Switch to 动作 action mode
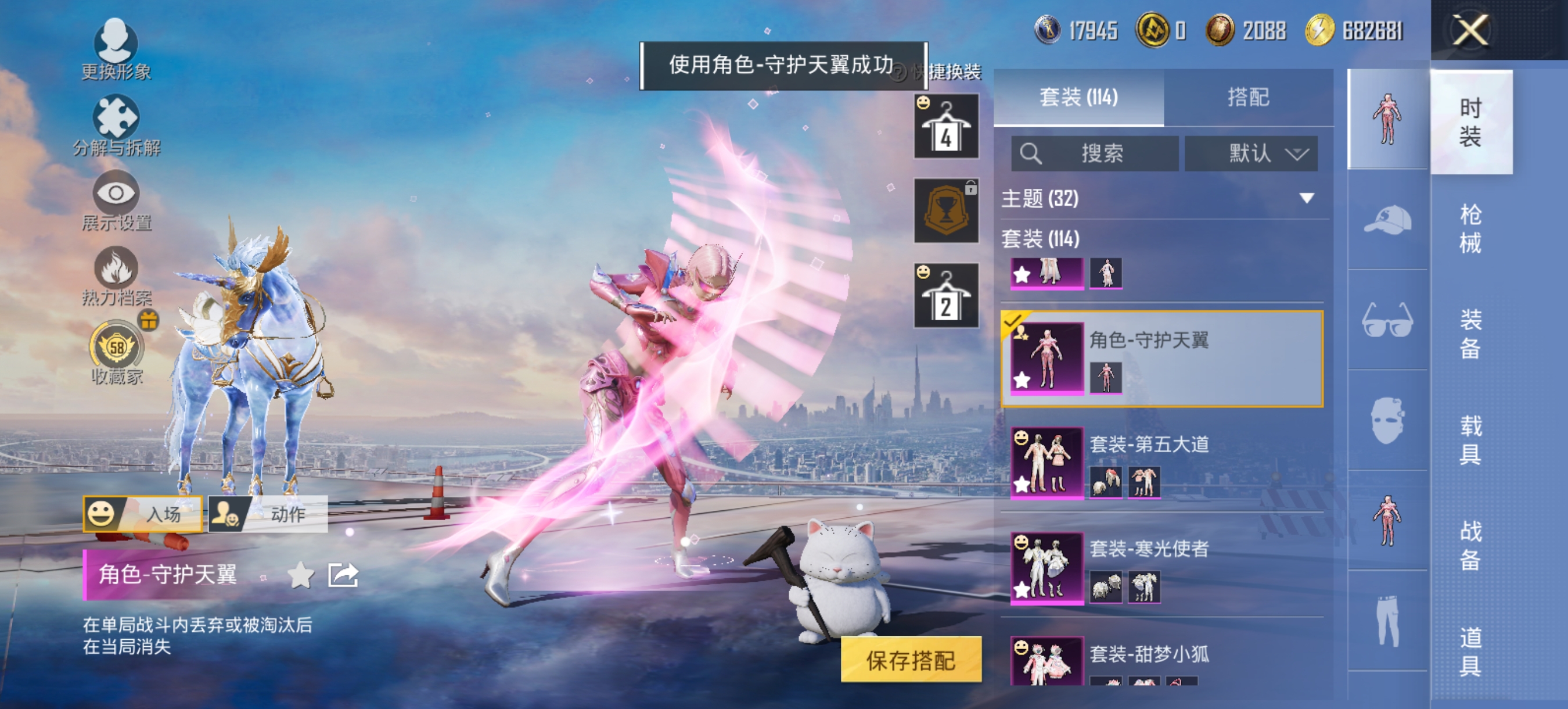Viewport: 1568px width, 709px height. 283,514
